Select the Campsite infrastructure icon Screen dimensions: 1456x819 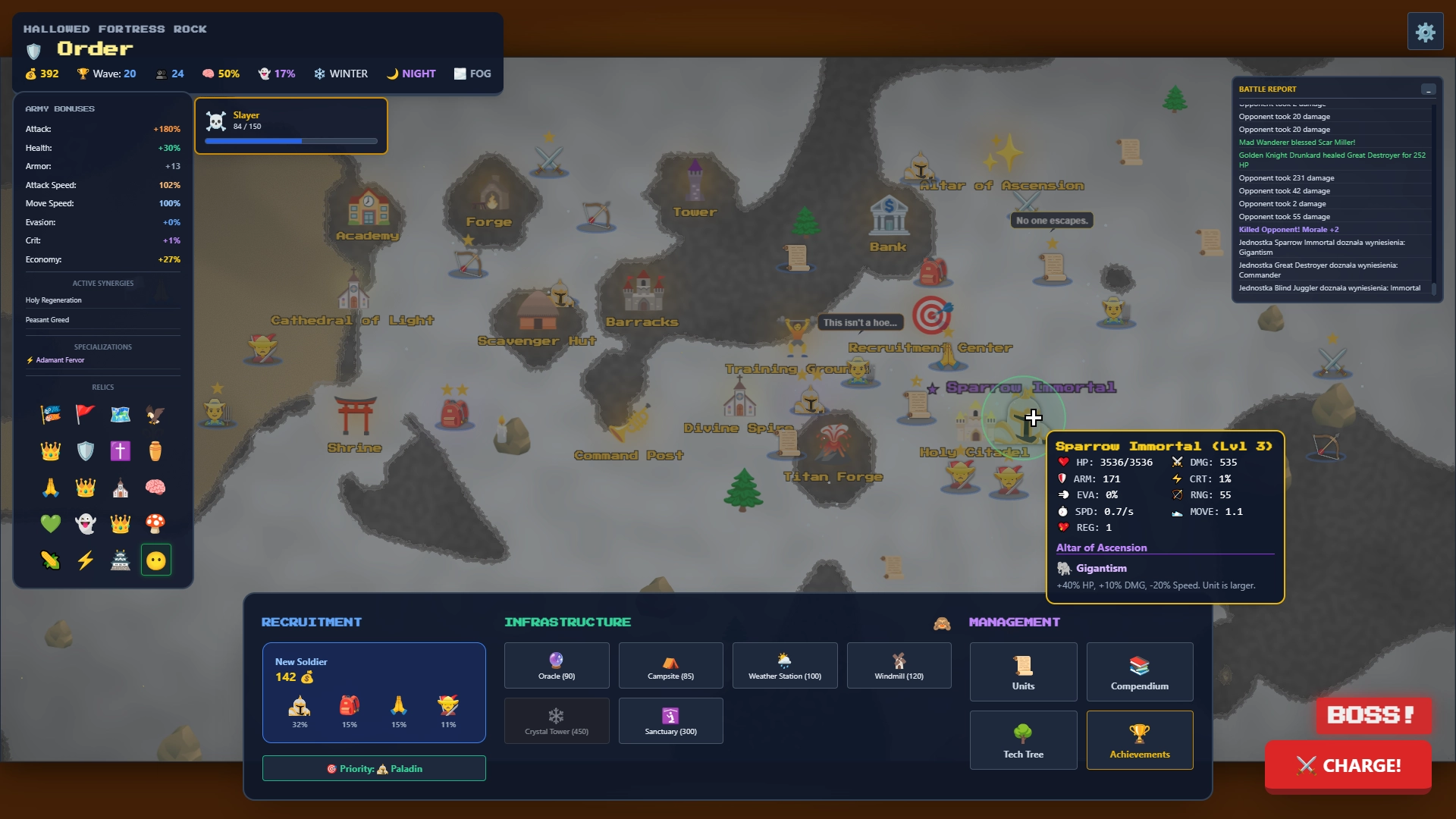pos(670,665)
